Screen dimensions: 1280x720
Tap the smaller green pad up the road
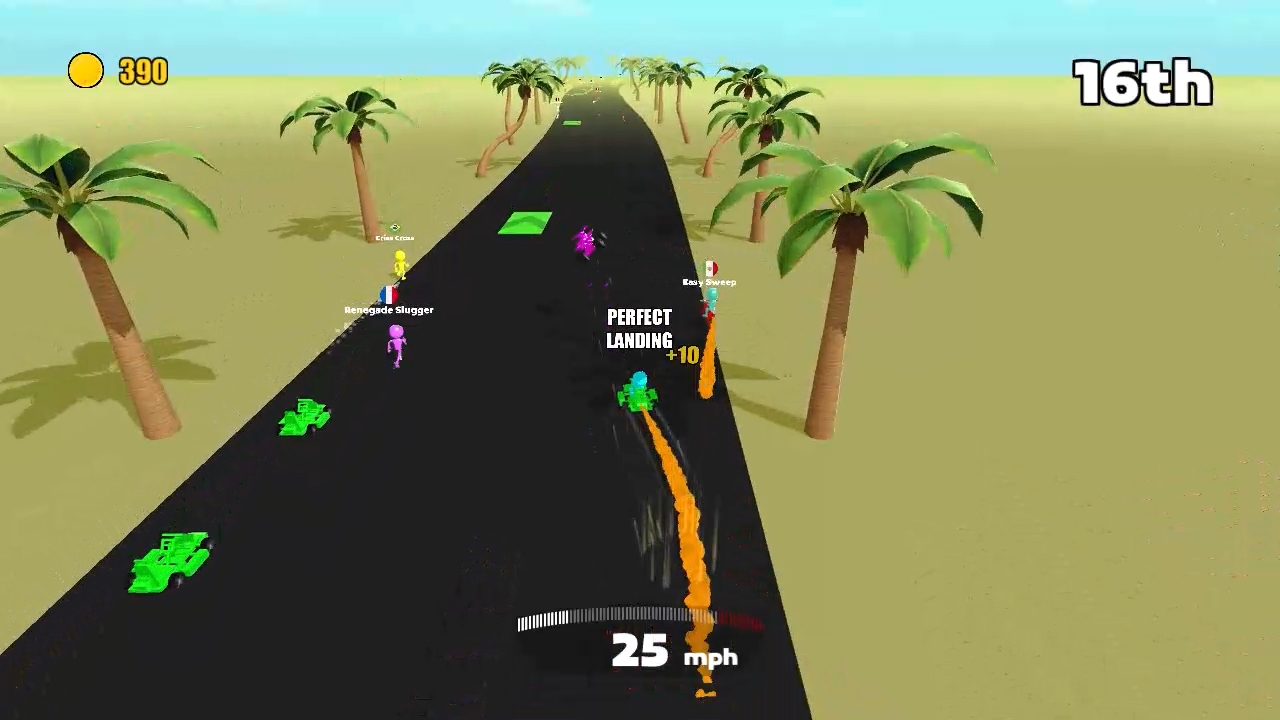click(x=571, y=122)
